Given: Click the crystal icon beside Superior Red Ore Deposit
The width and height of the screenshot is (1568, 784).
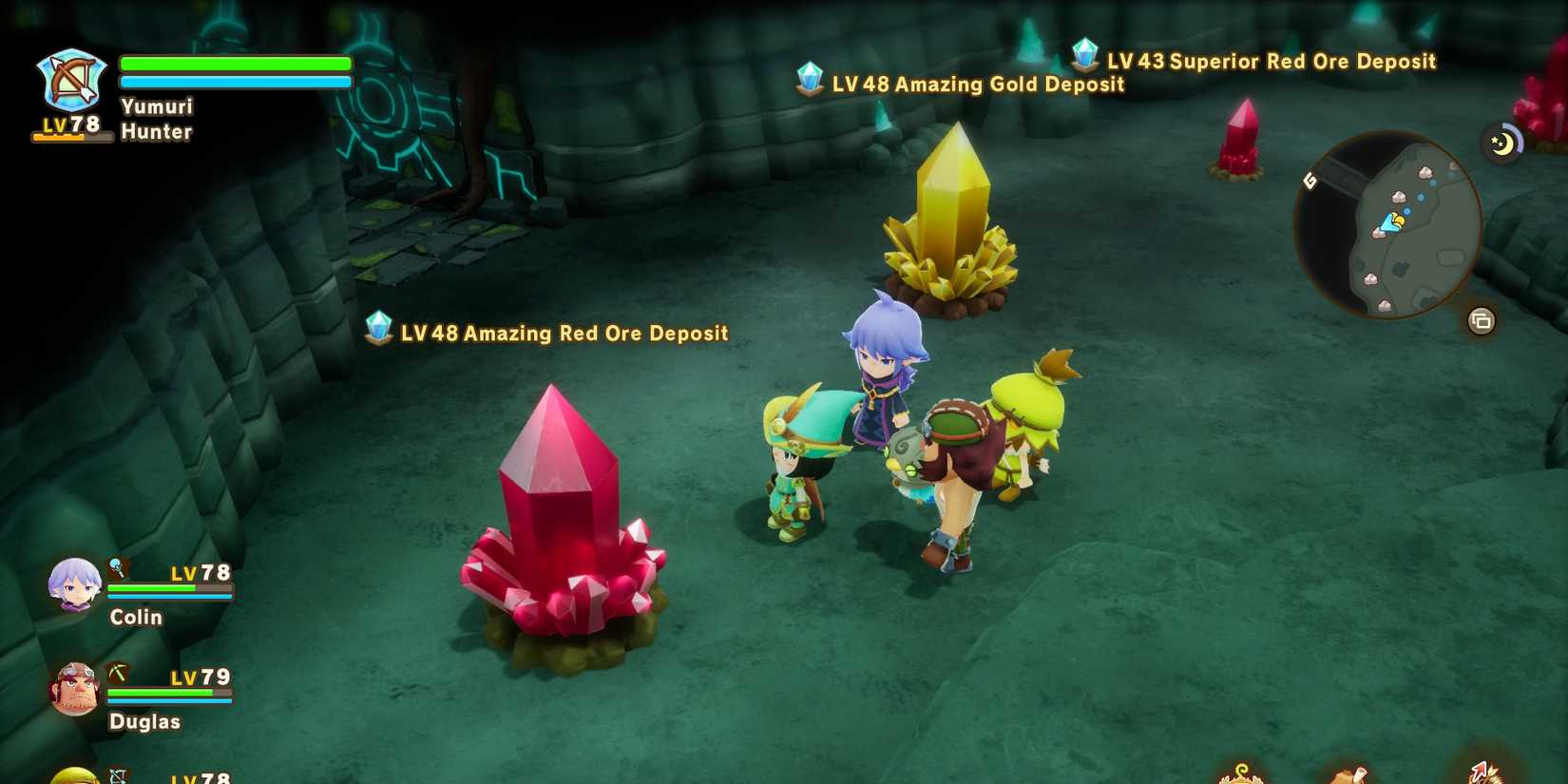Looking at the screenshot, I should (1085, 57).
